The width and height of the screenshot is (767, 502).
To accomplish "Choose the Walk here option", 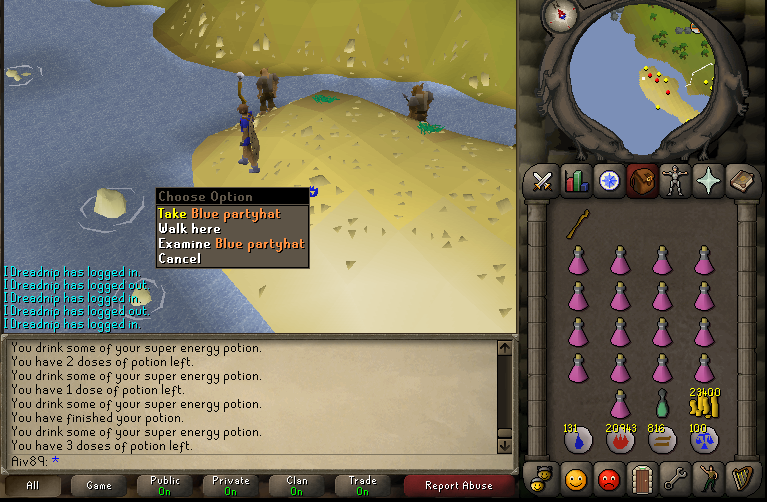I will [189, 229].
